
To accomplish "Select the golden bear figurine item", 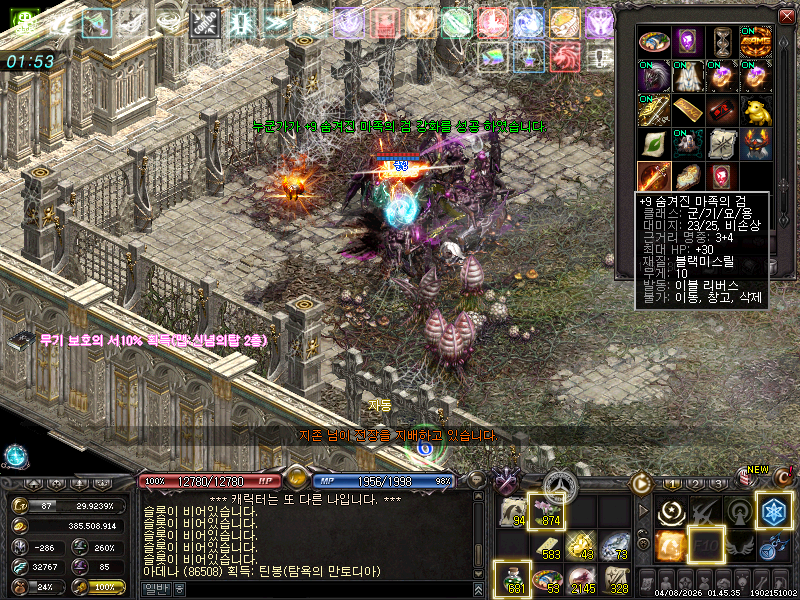I will (755, 109).
